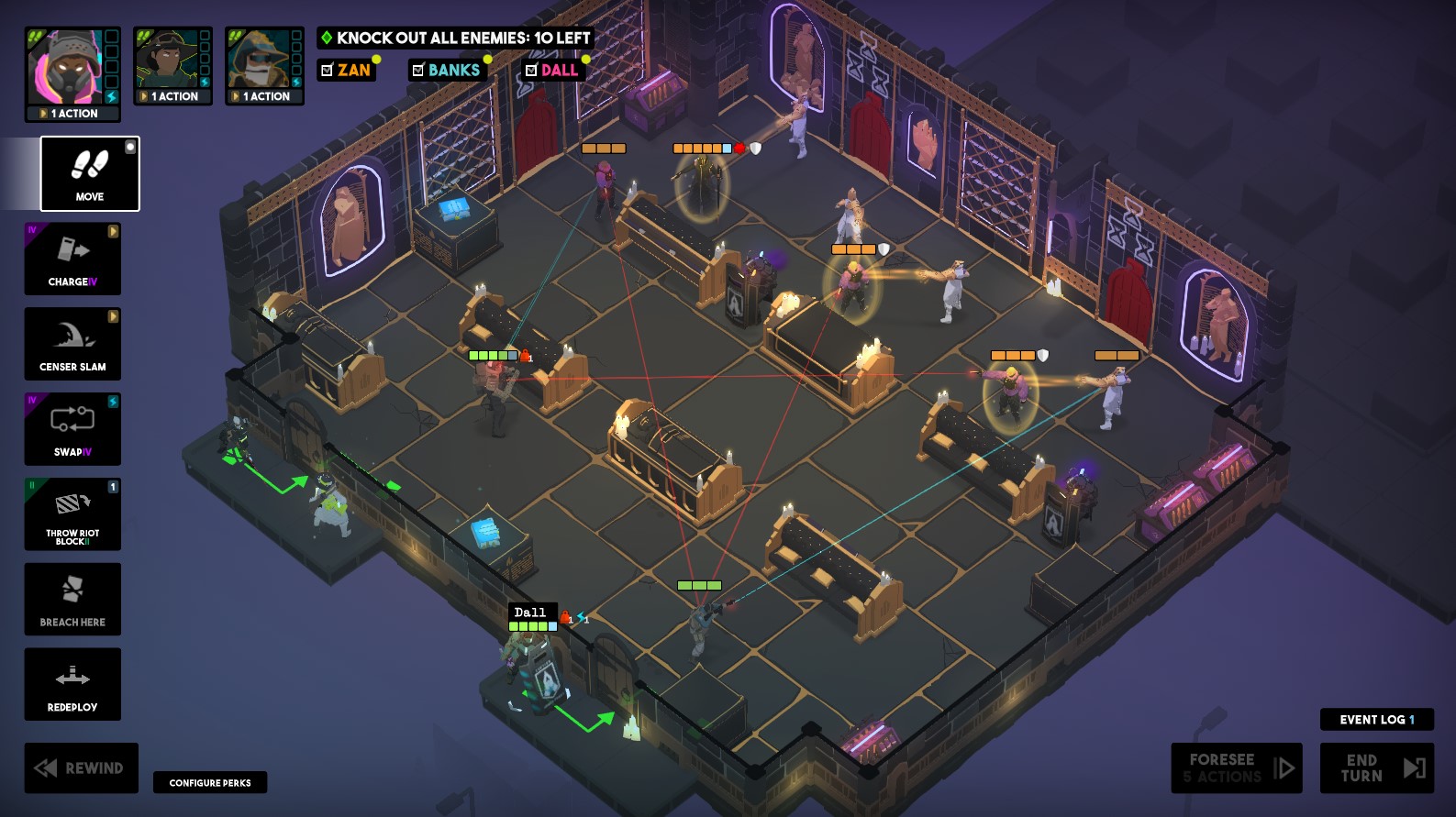Viewport: 1456px width, 817px height.
Task: Toggle the BANKS checkbox
Action: click(x=420, y=69)
